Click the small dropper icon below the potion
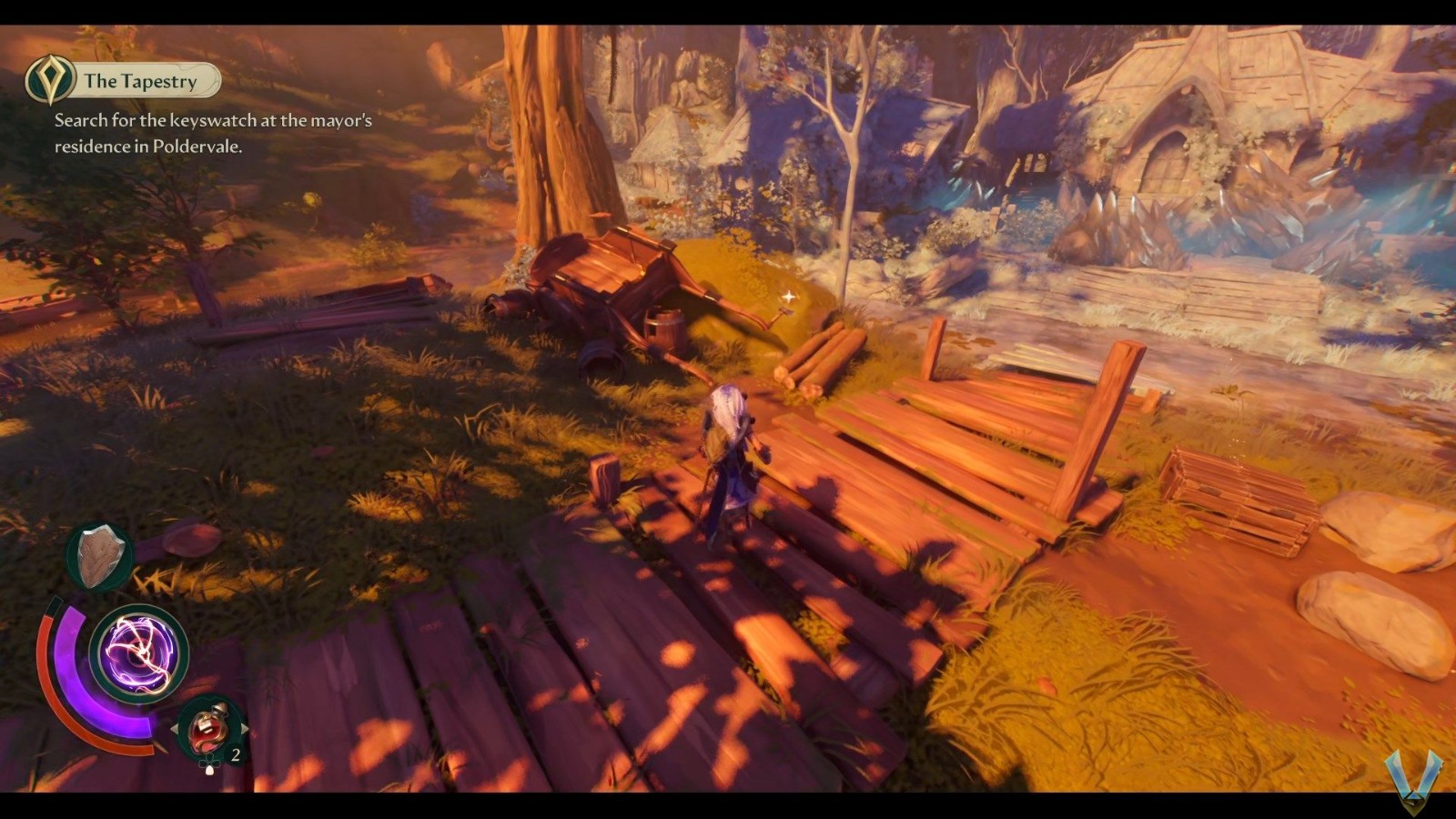 [x=209, y=769]
